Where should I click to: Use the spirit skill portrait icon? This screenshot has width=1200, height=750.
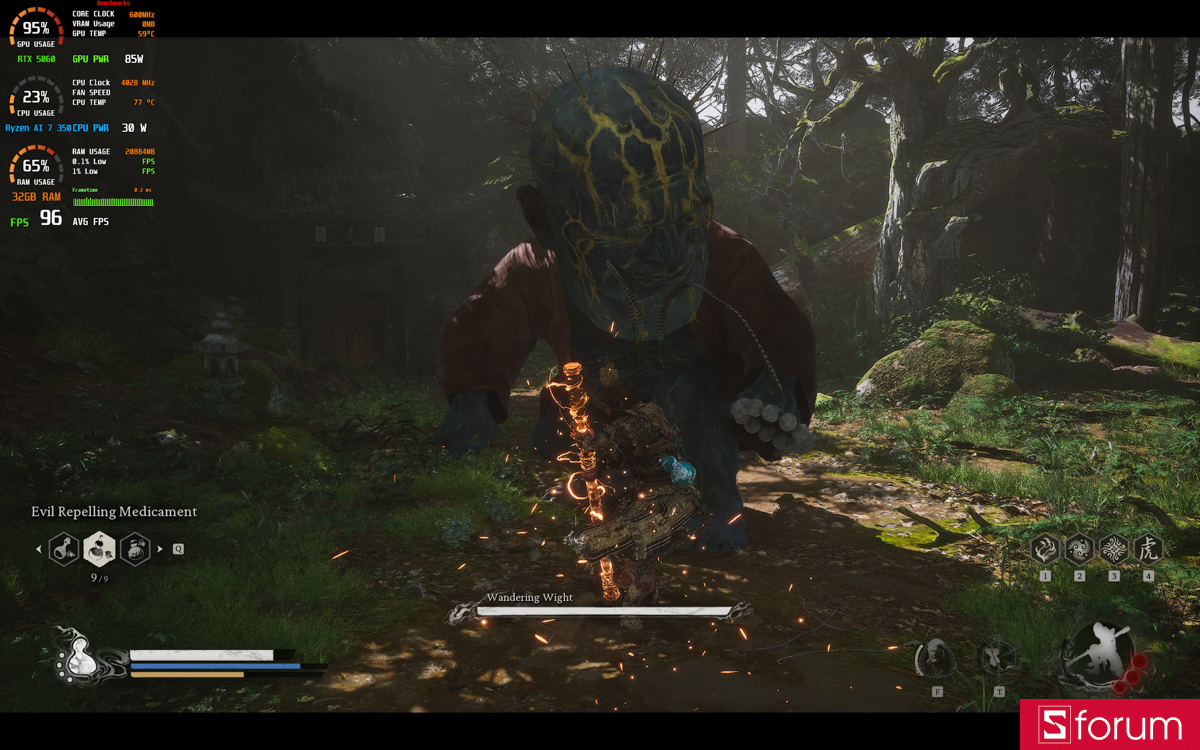pyautogui.click(x=937, y=658)
